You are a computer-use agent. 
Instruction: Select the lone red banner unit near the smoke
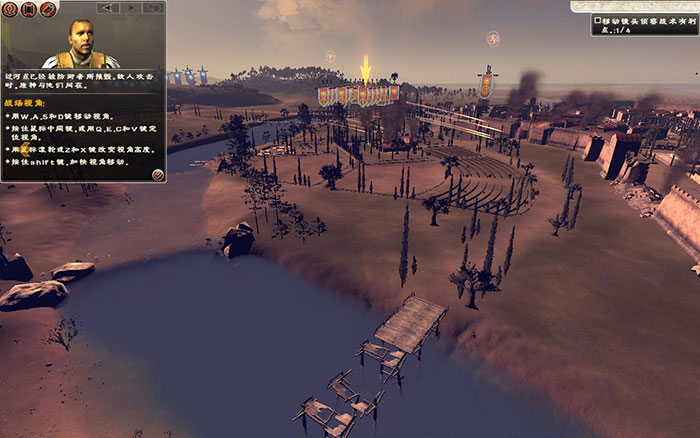coord(487,82)
